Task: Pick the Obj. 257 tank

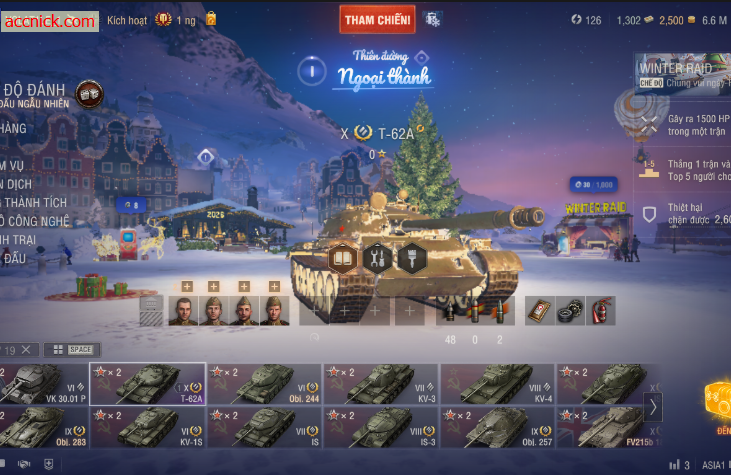Action: tap(497, 427)
